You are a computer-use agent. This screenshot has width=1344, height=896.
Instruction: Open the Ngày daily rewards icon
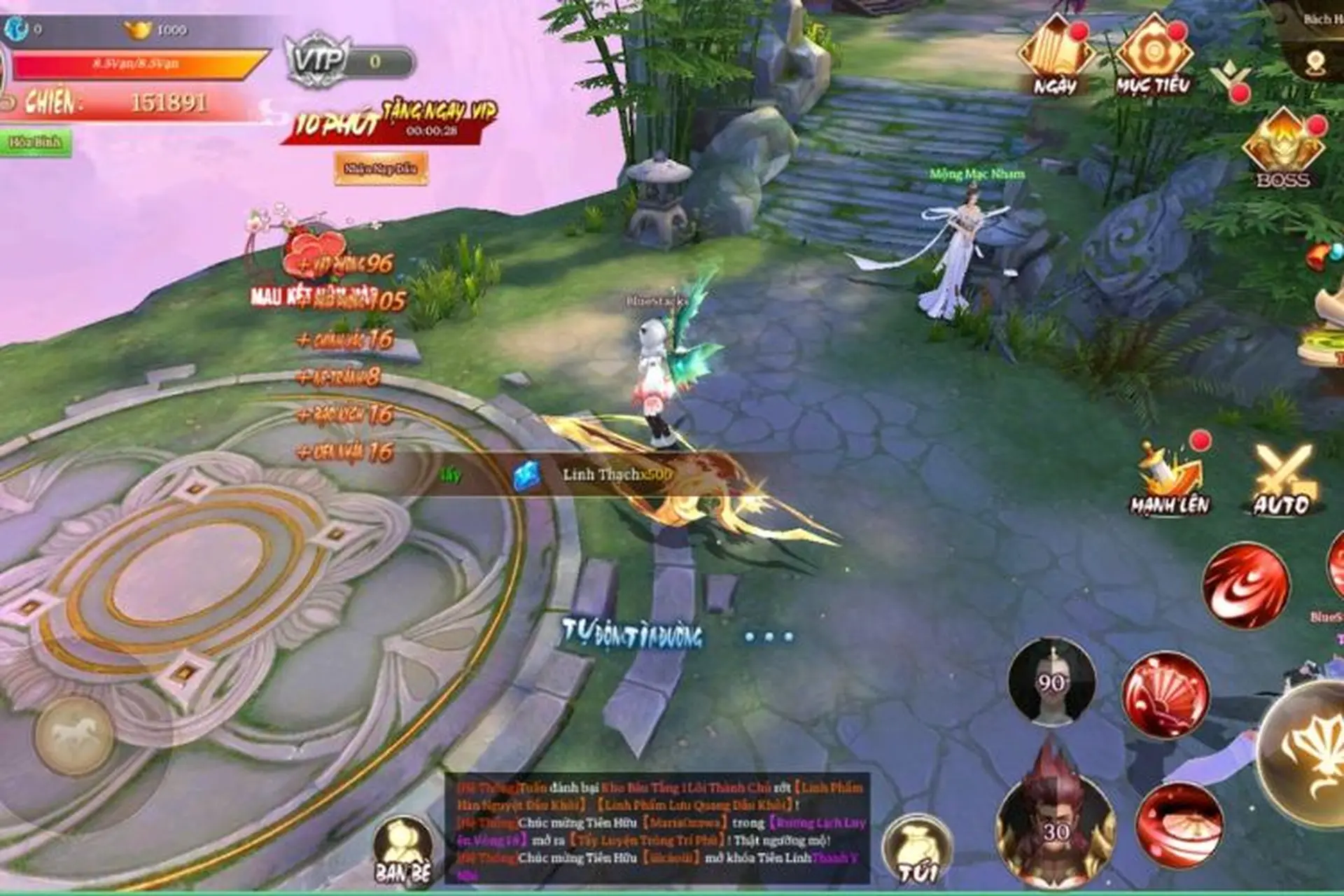point(1056,56)
